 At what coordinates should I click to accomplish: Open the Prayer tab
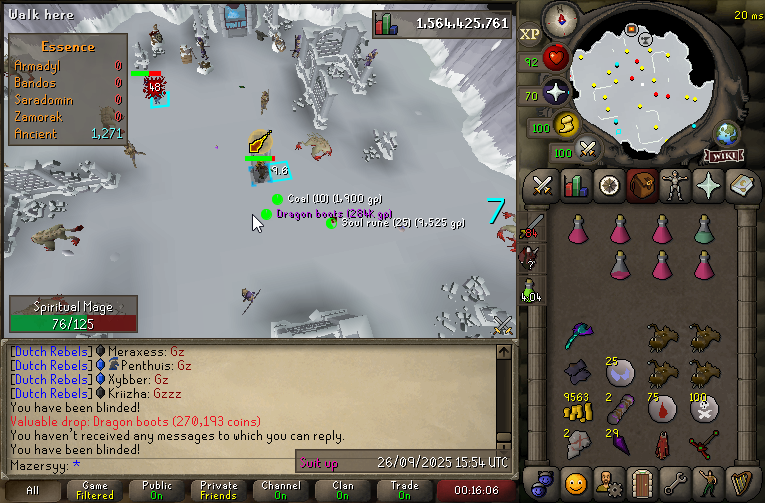pos(708,186)
